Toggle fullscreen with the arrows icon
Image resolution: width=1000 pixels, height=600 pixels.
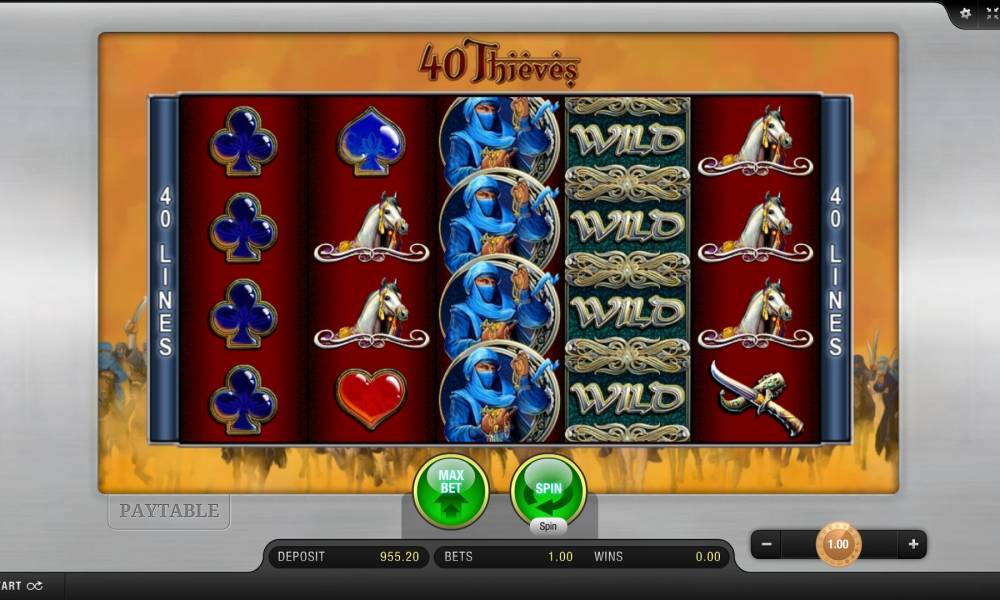point(992,13)
